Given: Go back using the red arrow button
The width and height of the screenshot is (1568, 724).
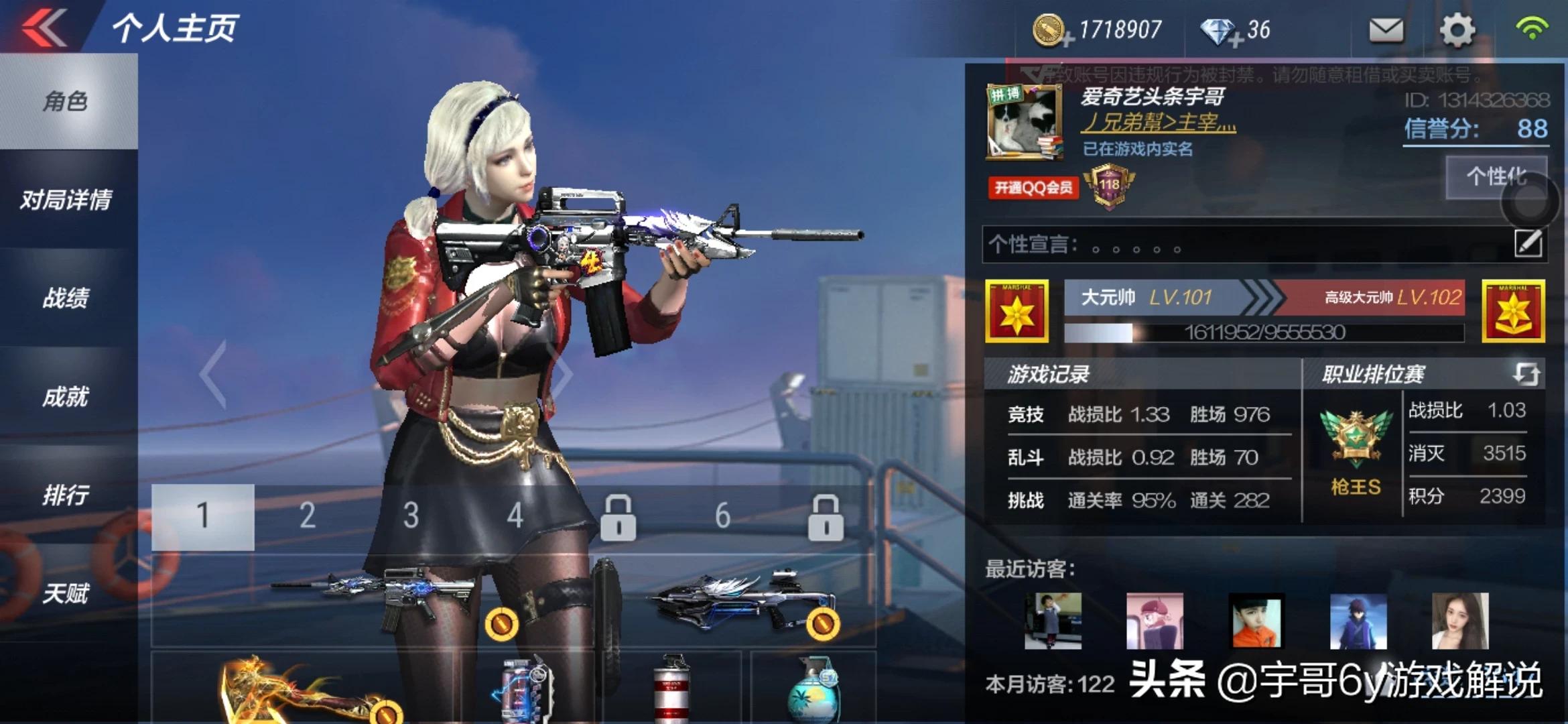Looking at the screenshot, I should click(x=44, y=28).
